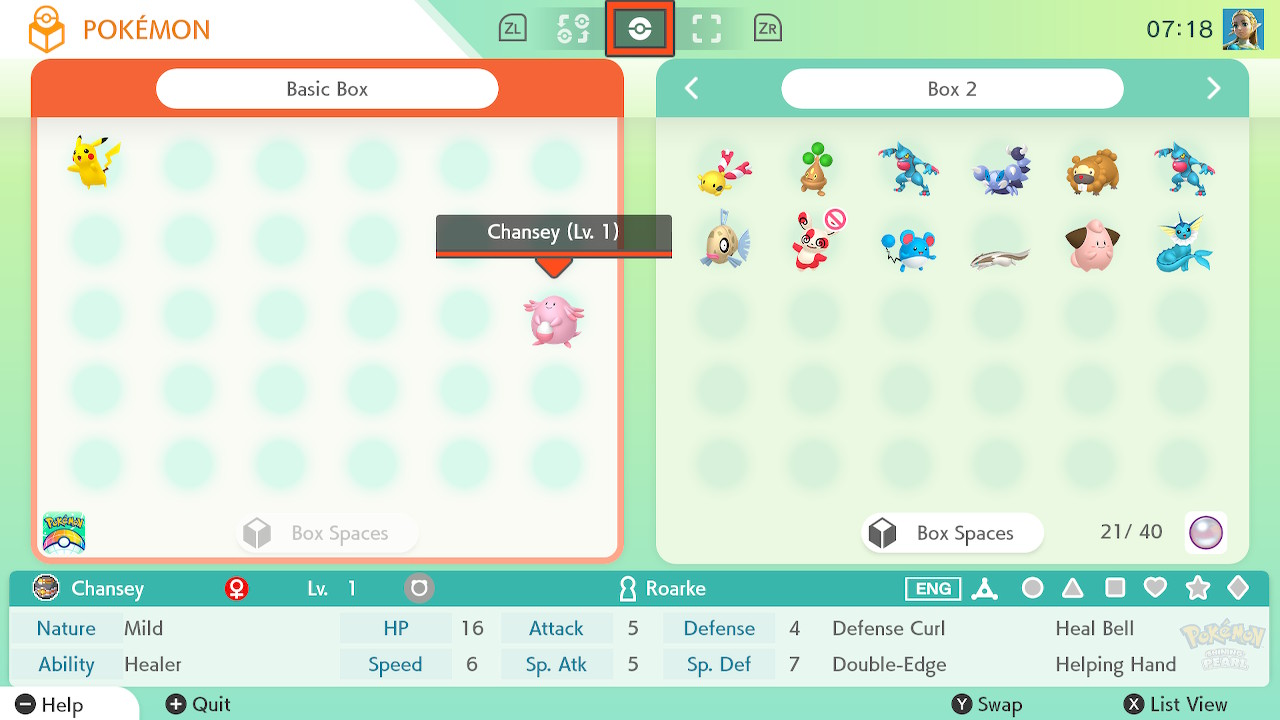Choose Chingling in Box 2
This screenshot has width=1280, height=720.
(x=723, y=170)
